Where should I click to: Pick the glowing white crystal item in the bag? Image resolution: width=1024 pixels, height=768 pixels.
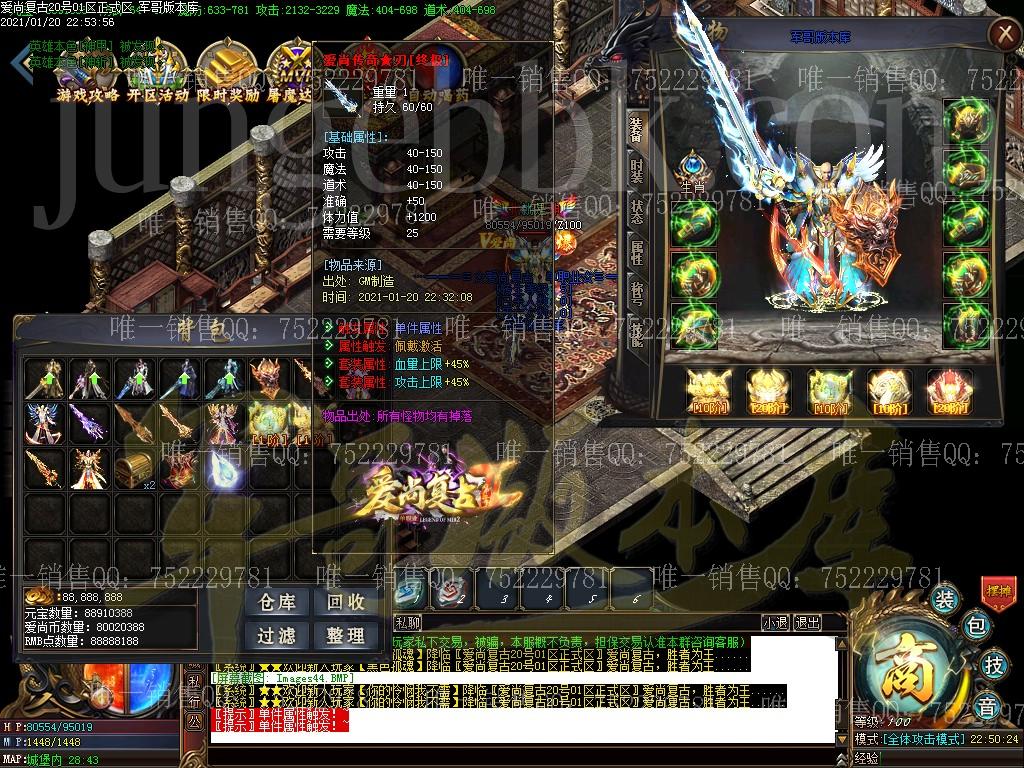[x=223, y=467]
